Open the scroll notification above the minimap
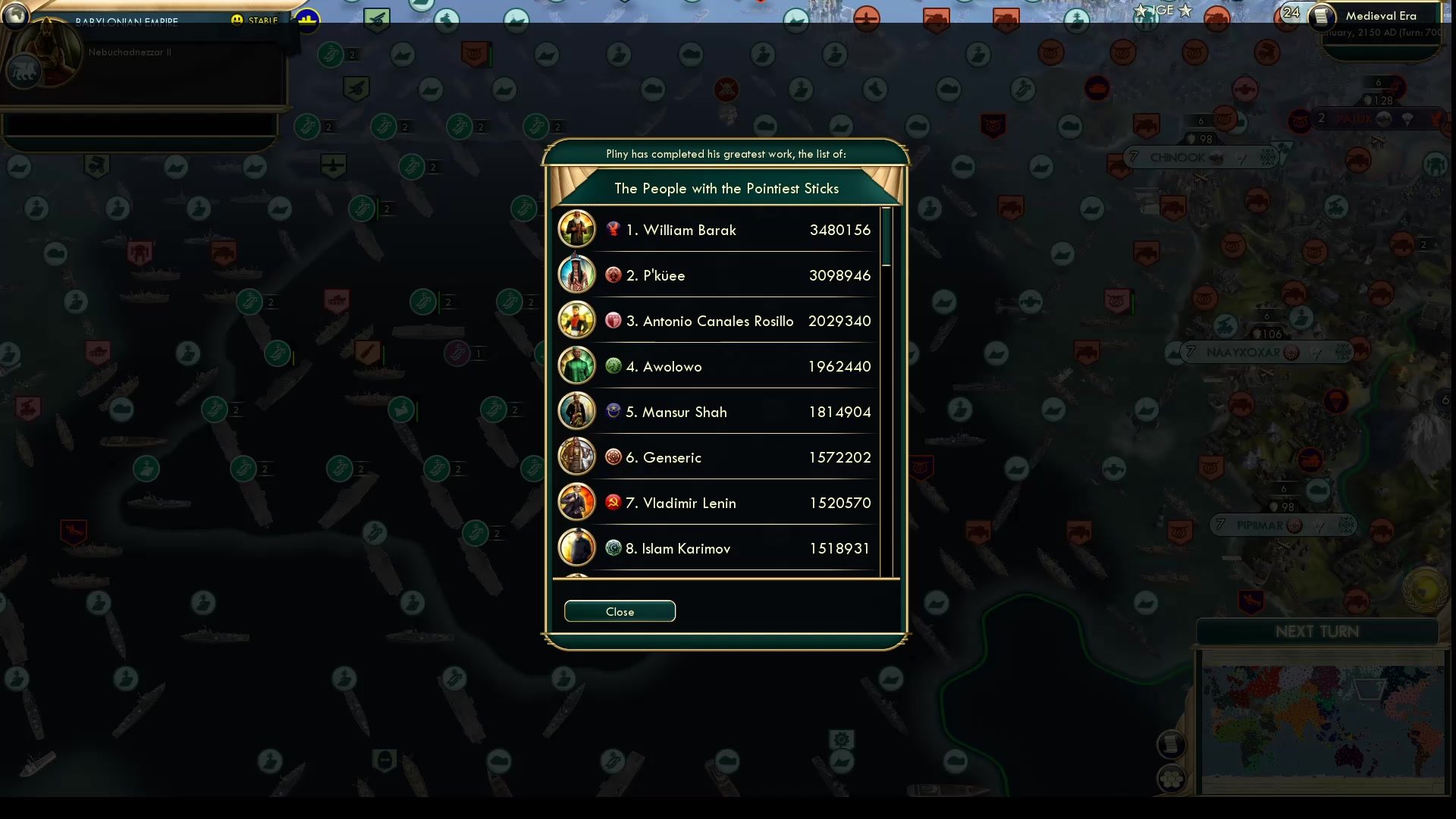 pos(1172,744)
